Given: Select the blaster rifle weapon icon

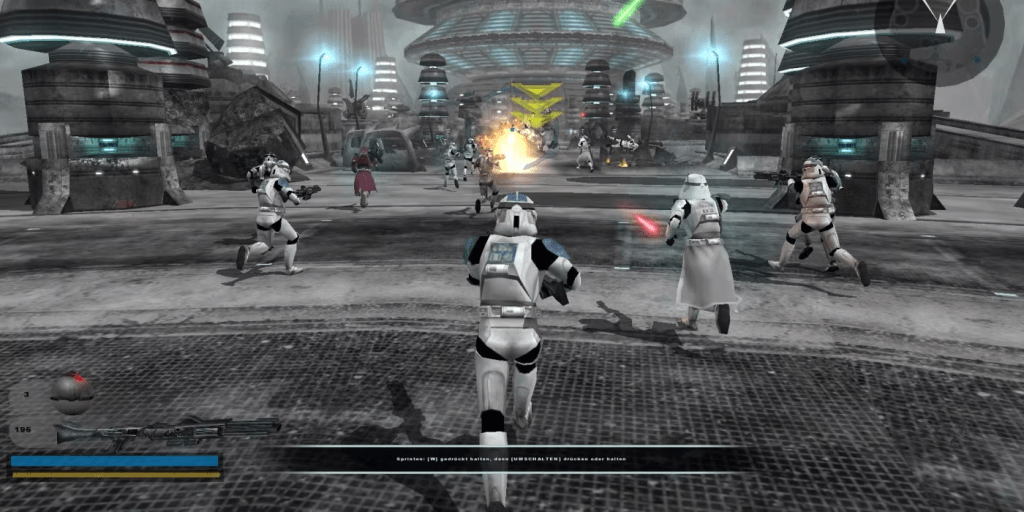Looking at the screenshot, I should (165, 432).
